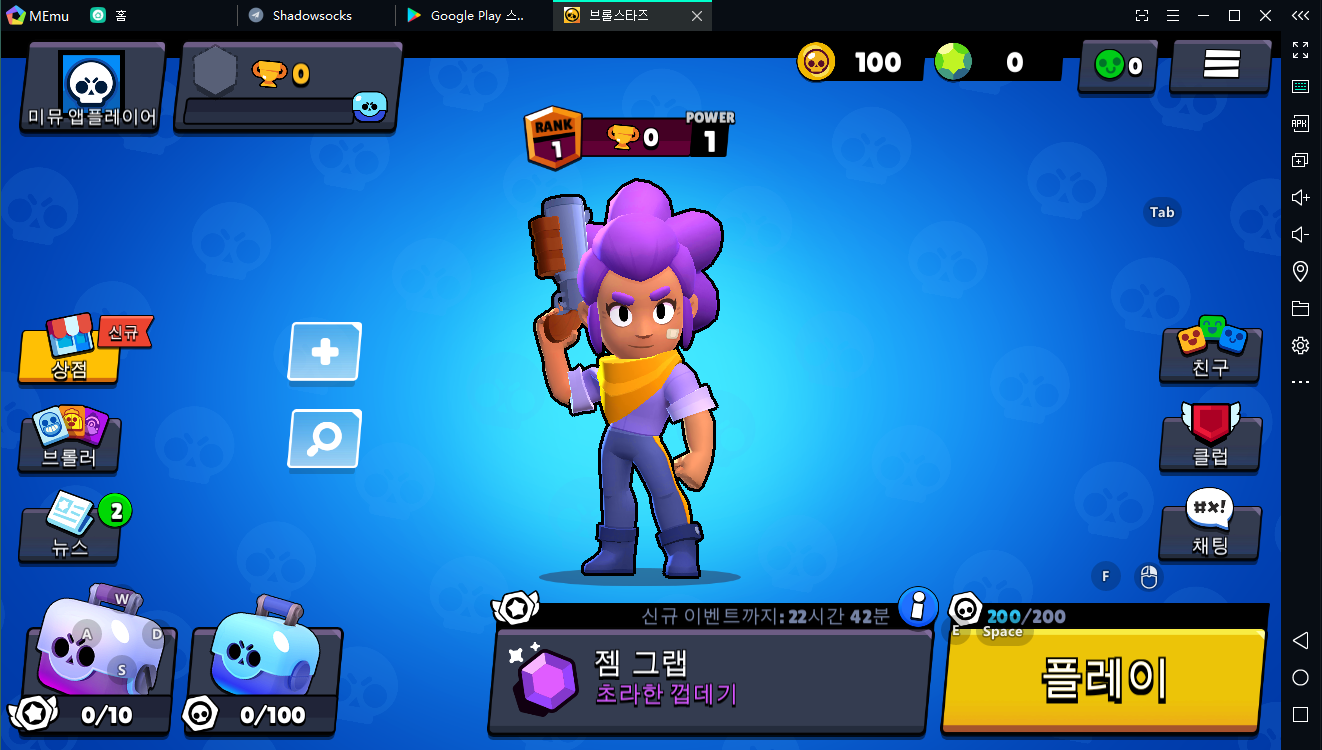Viewport: 1322px width, 750px height.
Task: Click the green online friends counter
Action: tap(1117, 66)
